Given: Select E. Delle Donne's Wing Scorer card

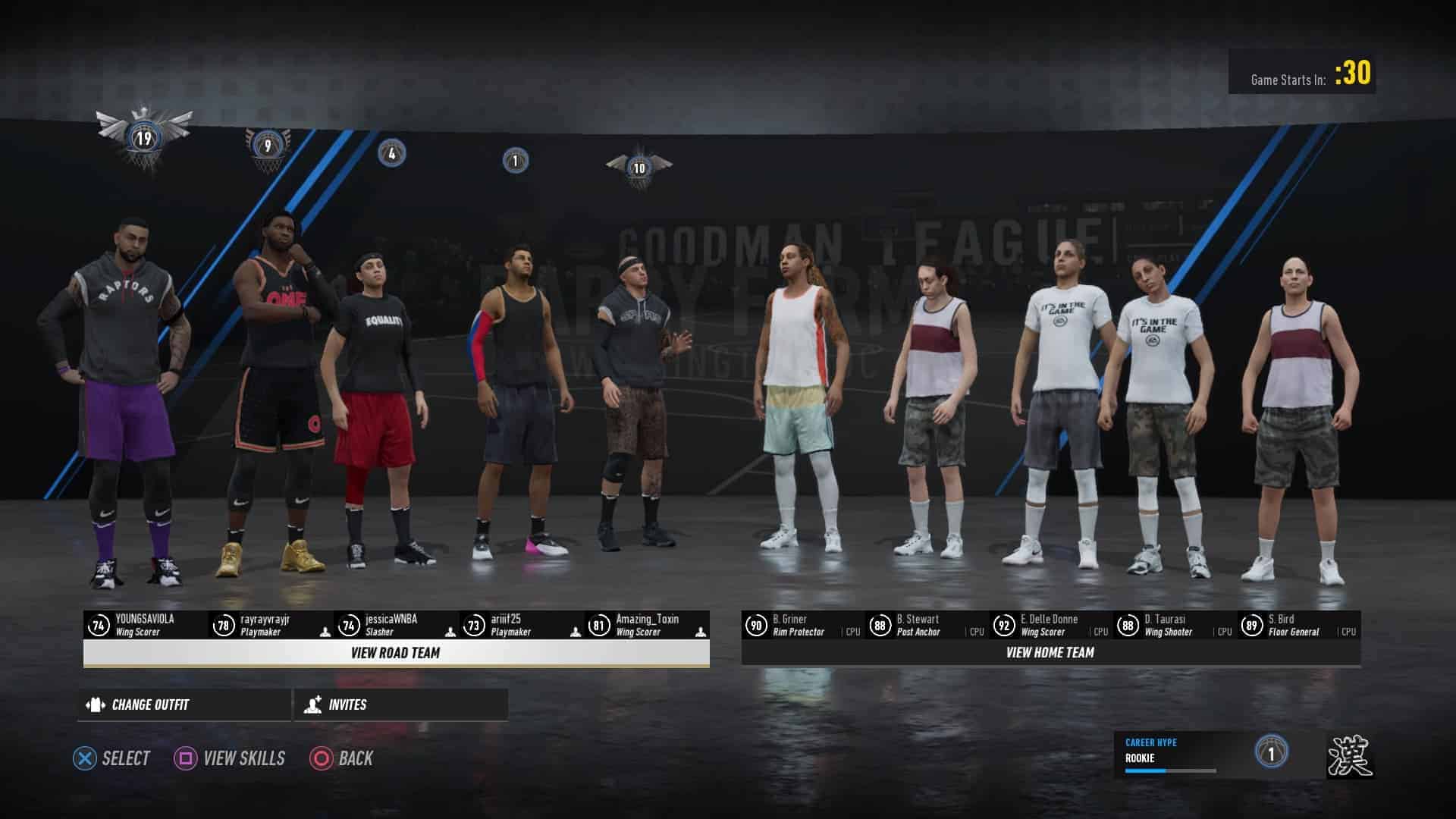Looking at the screenshot, I should 1051,626.
